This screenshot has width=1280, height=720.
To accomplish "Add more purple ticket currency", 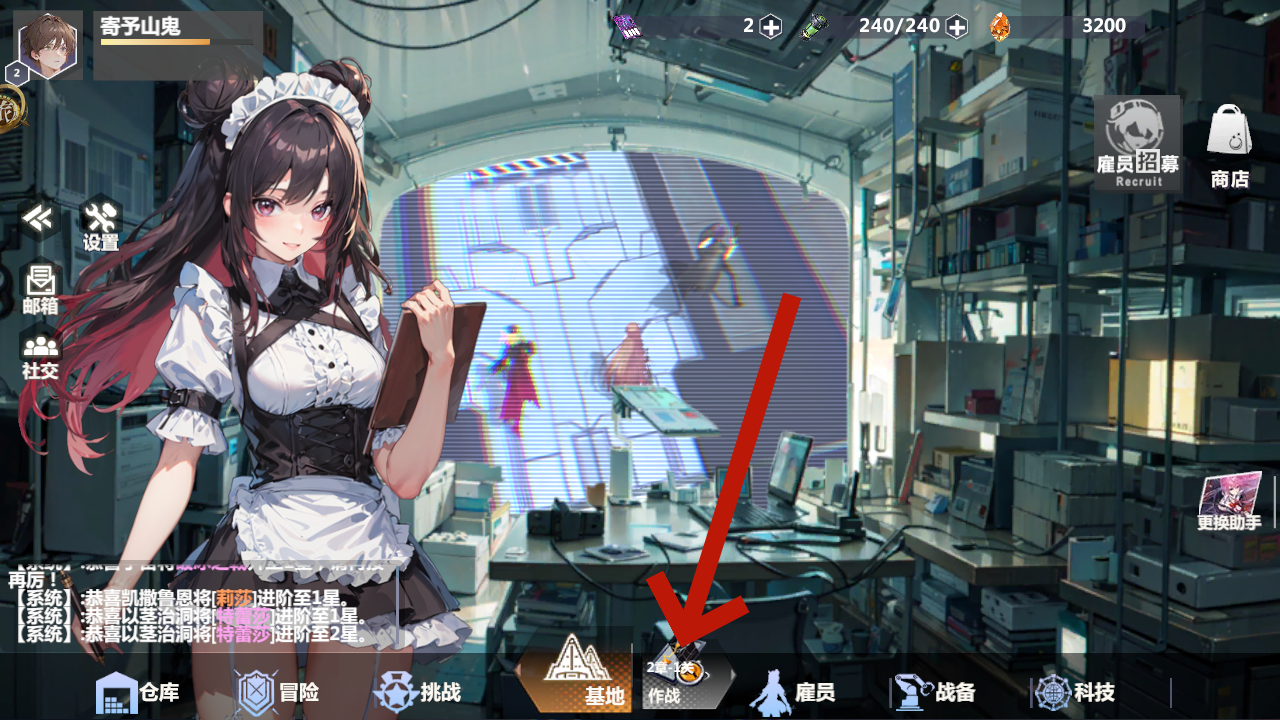I will (x=770, y=27).
